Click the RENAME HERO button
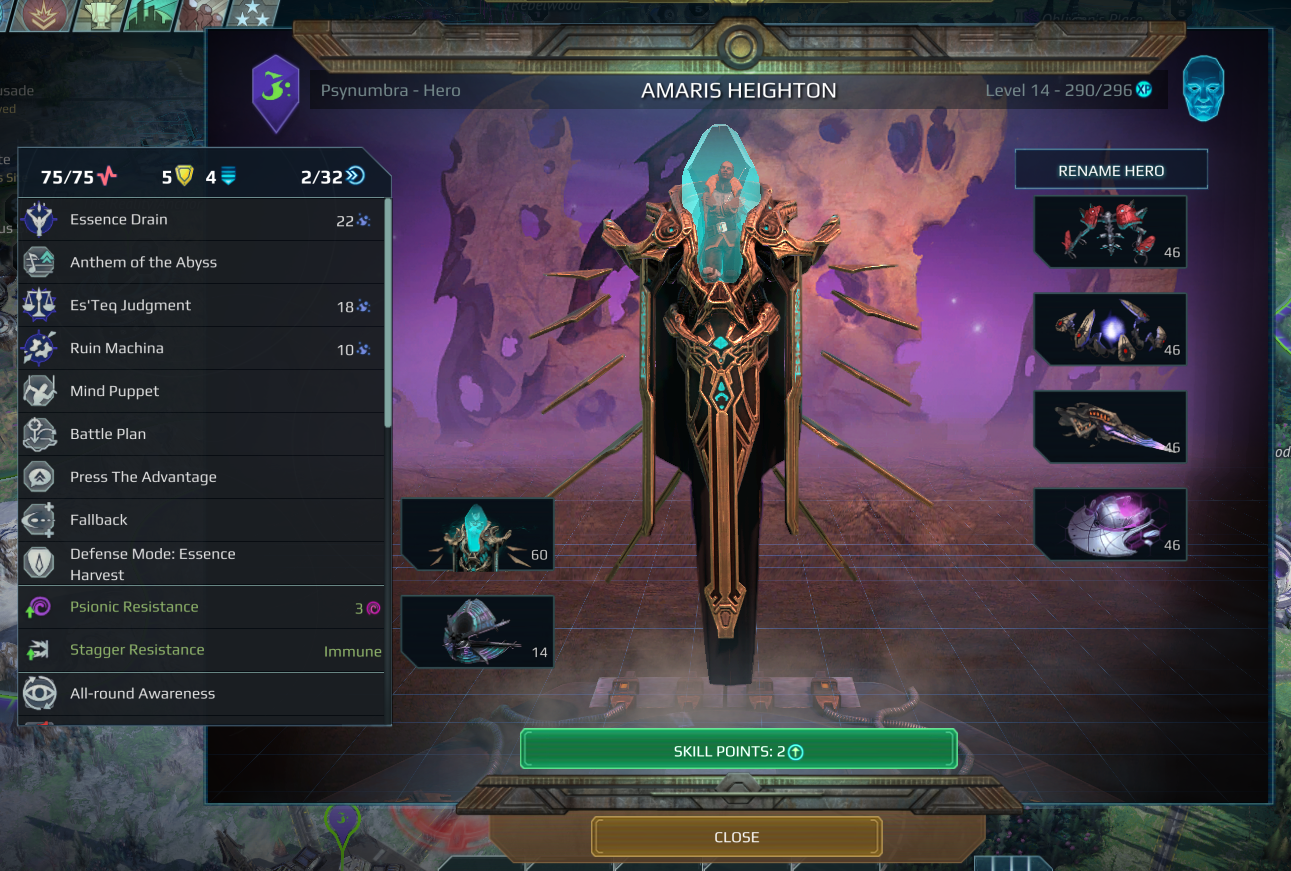Image resolution: width=1291 pixels, height=871 pixels. [x=1111, y=168]
